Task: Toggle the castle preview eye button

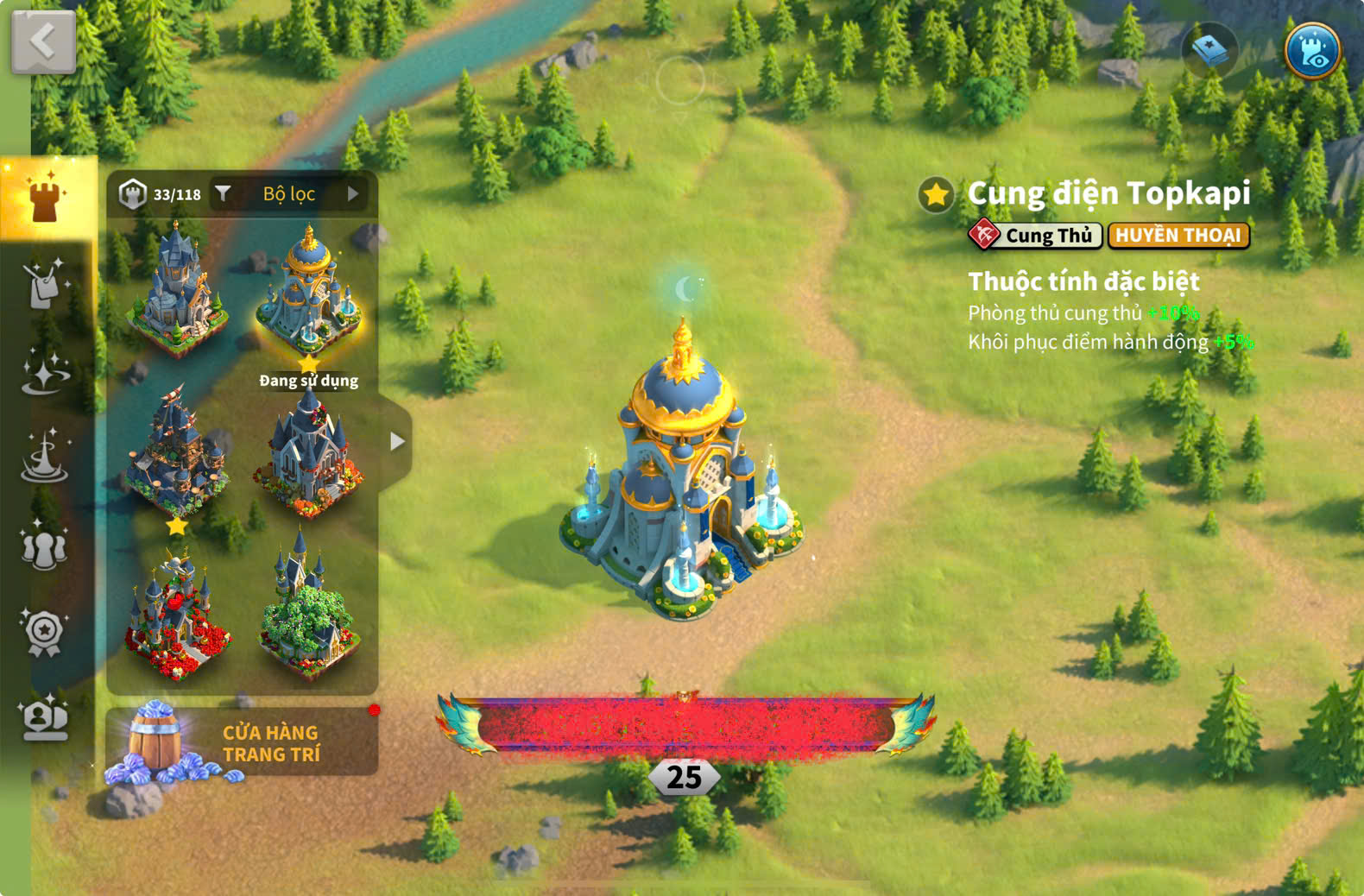Action: [1312, 50]
